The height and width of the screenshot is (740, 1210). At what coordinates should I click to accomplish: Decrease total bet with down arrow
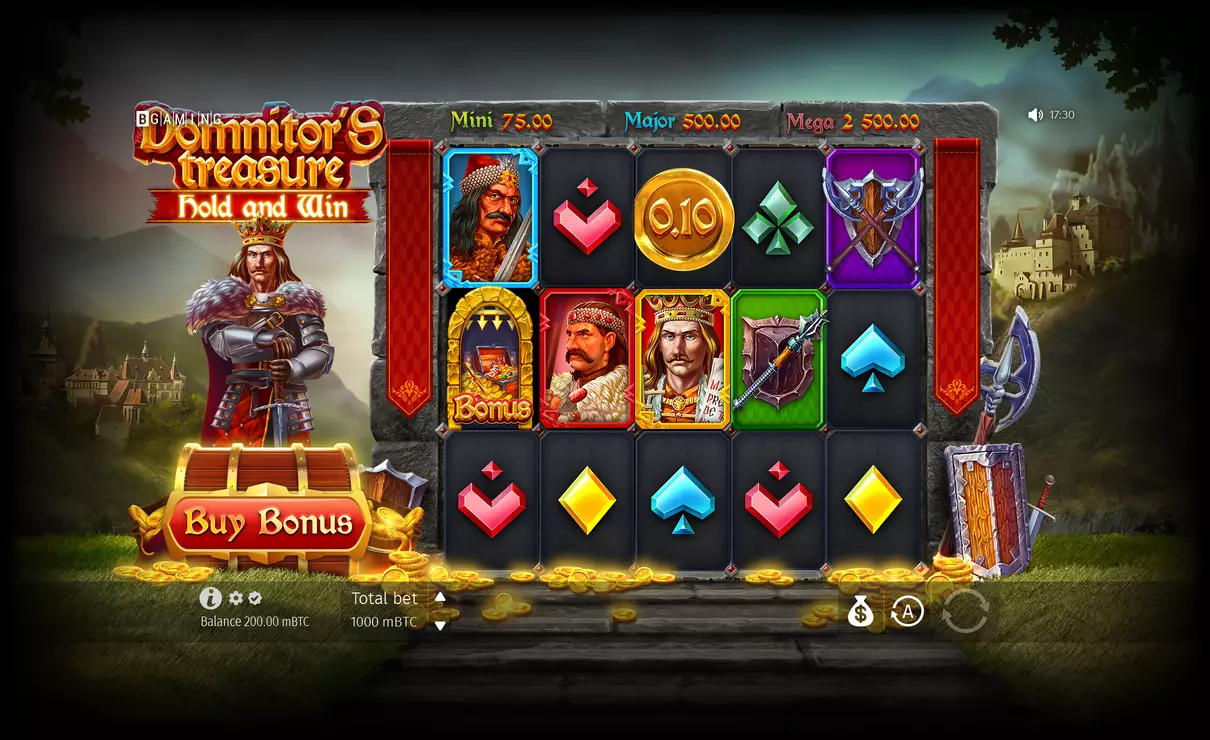[x=440, y=625]
